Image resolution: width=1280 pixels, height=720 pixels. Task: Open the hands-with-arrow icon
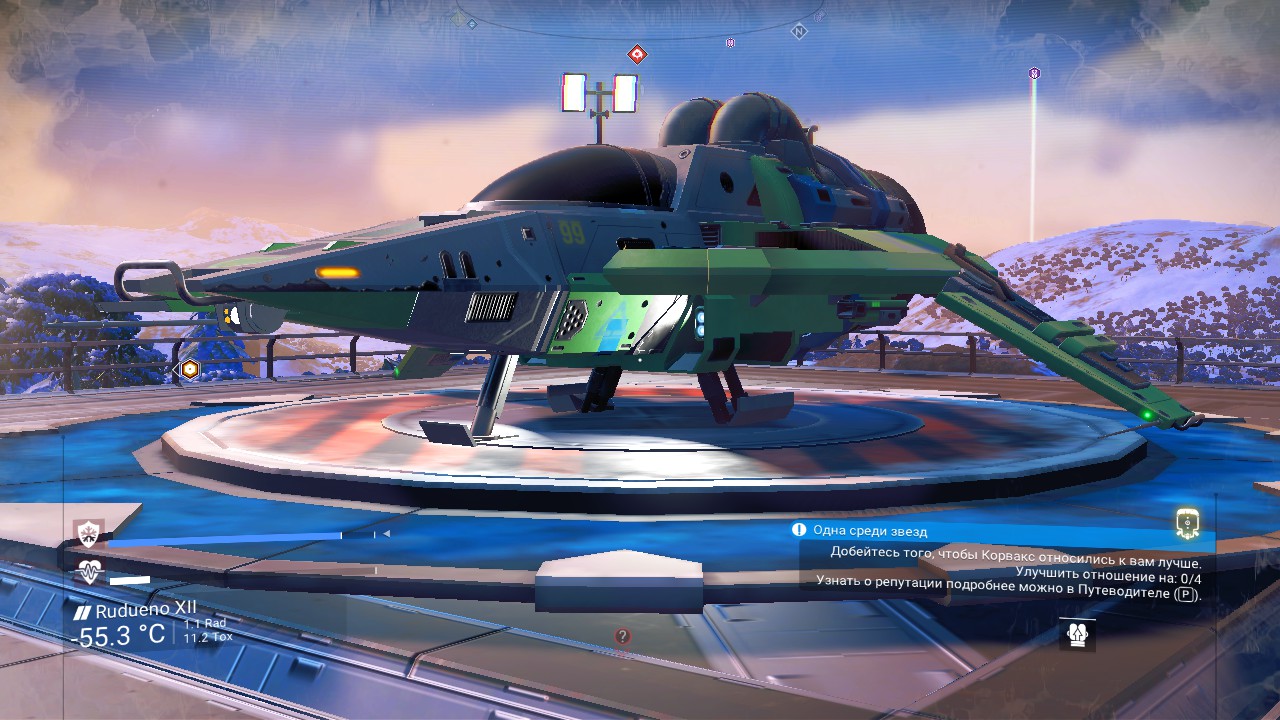1077,634
